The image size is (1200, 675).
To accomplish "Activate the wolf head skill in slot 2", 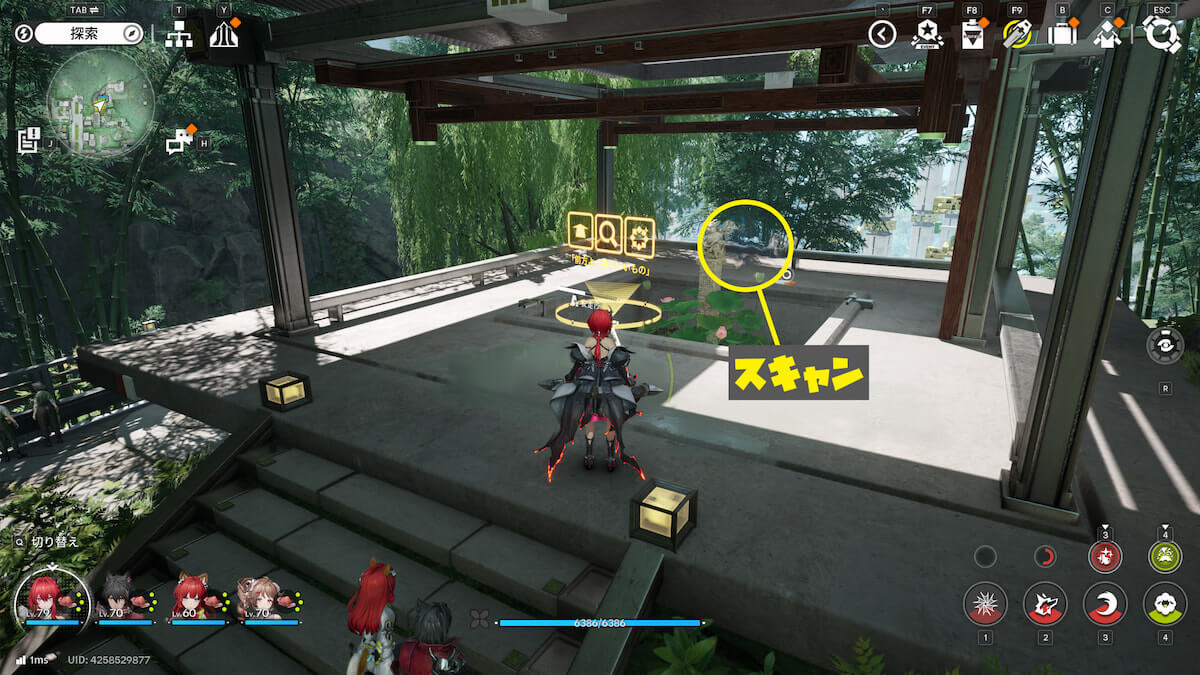I will coord(1045,605).
